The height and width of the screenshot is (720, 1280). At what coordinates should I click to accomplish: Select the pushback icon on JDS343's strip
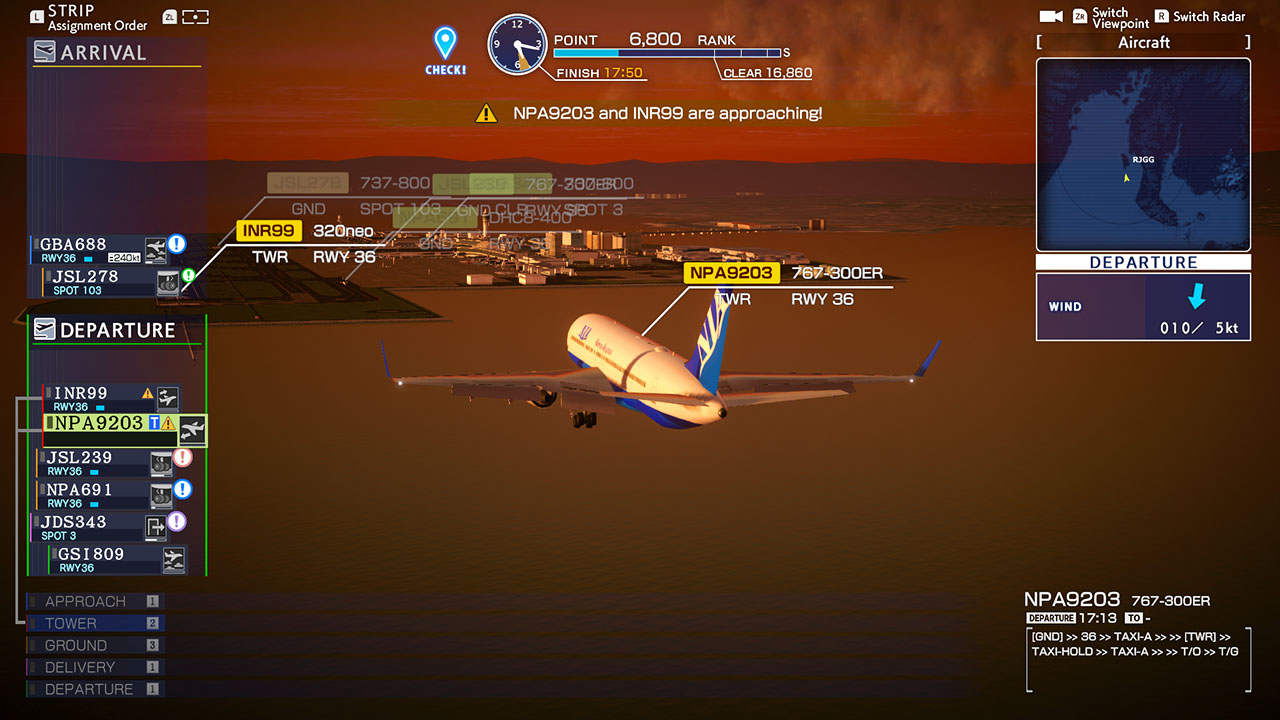pyautogui.click(x=156, y=524)
